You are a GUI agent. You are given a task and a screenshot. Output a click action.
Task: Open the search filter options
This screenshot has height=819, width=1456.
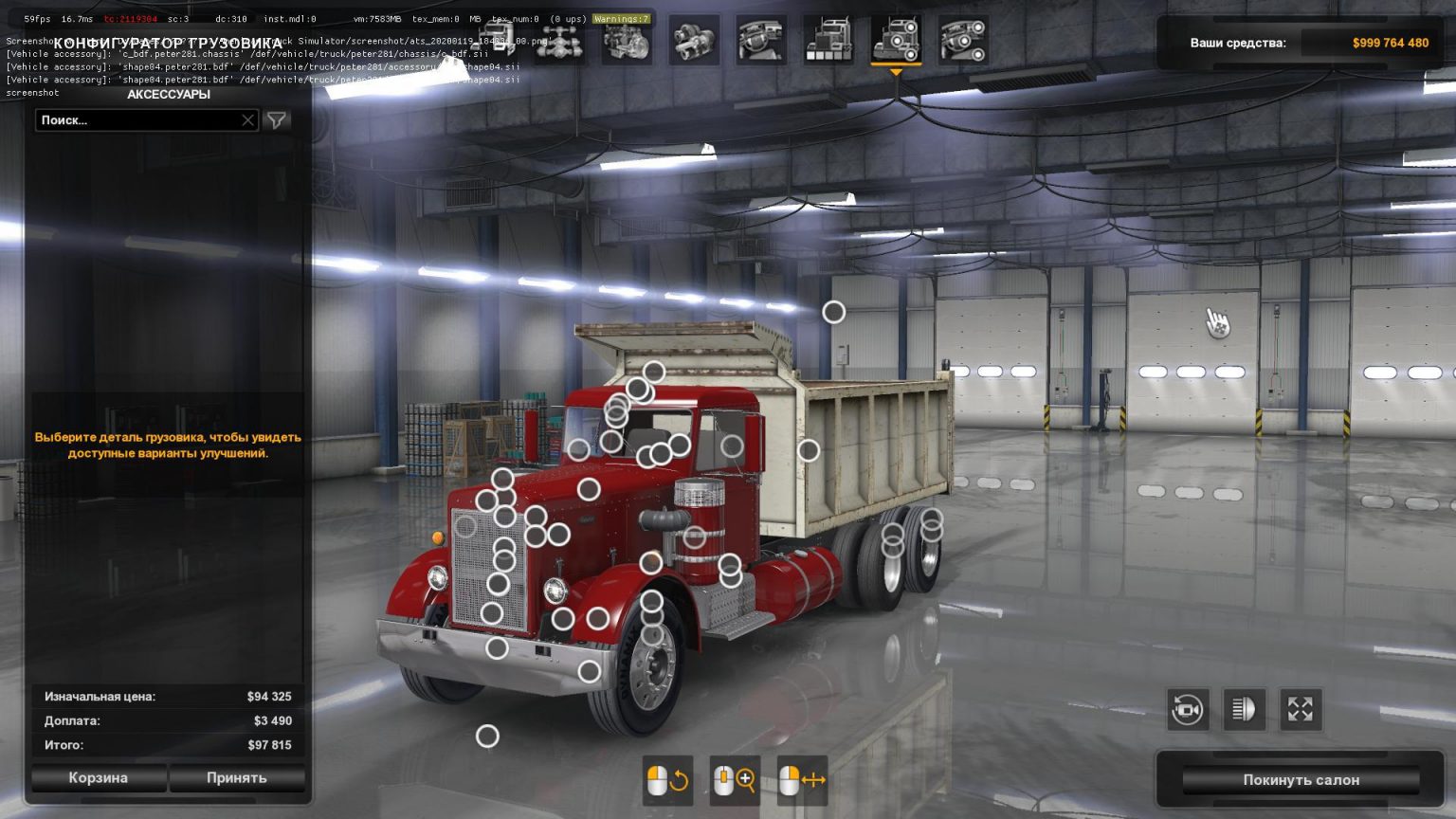pos(275,119)
